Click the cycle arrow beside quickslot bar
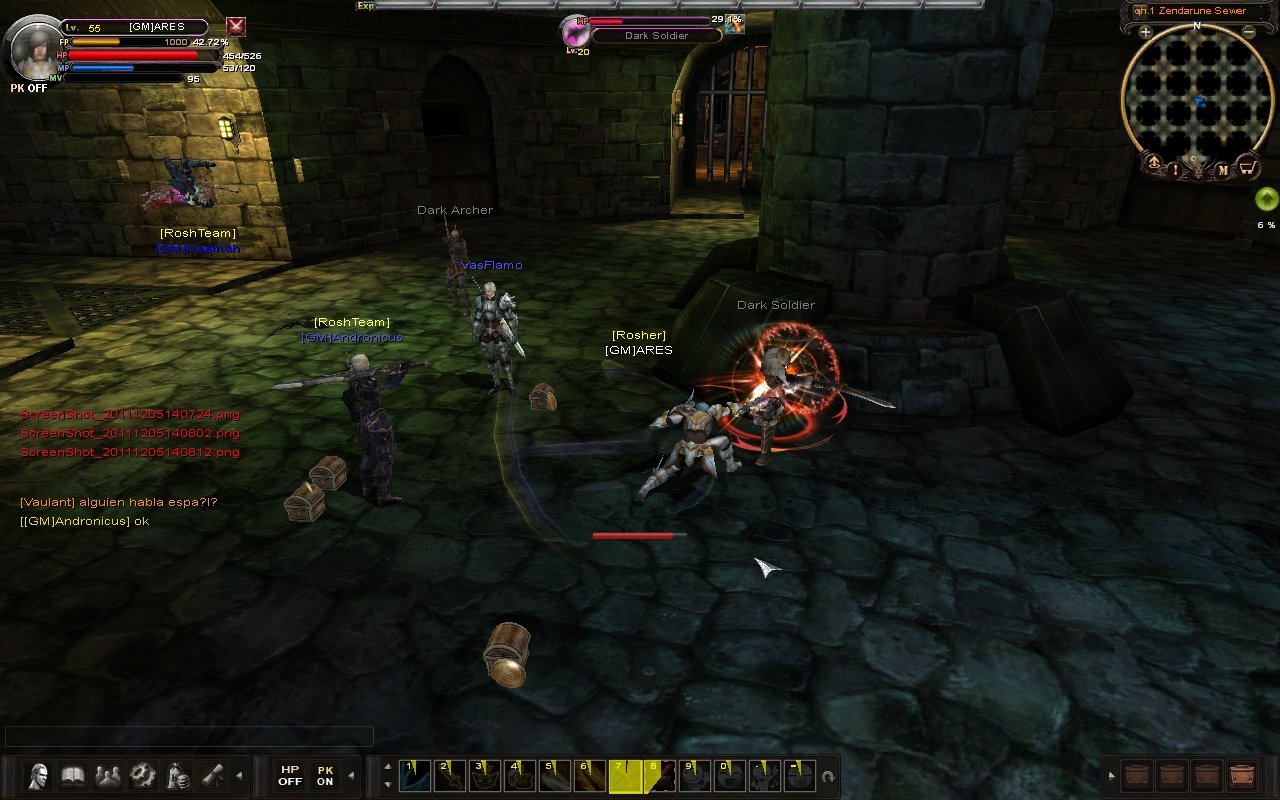Screen dimensions: 1280x800 [x=827, y=776]
